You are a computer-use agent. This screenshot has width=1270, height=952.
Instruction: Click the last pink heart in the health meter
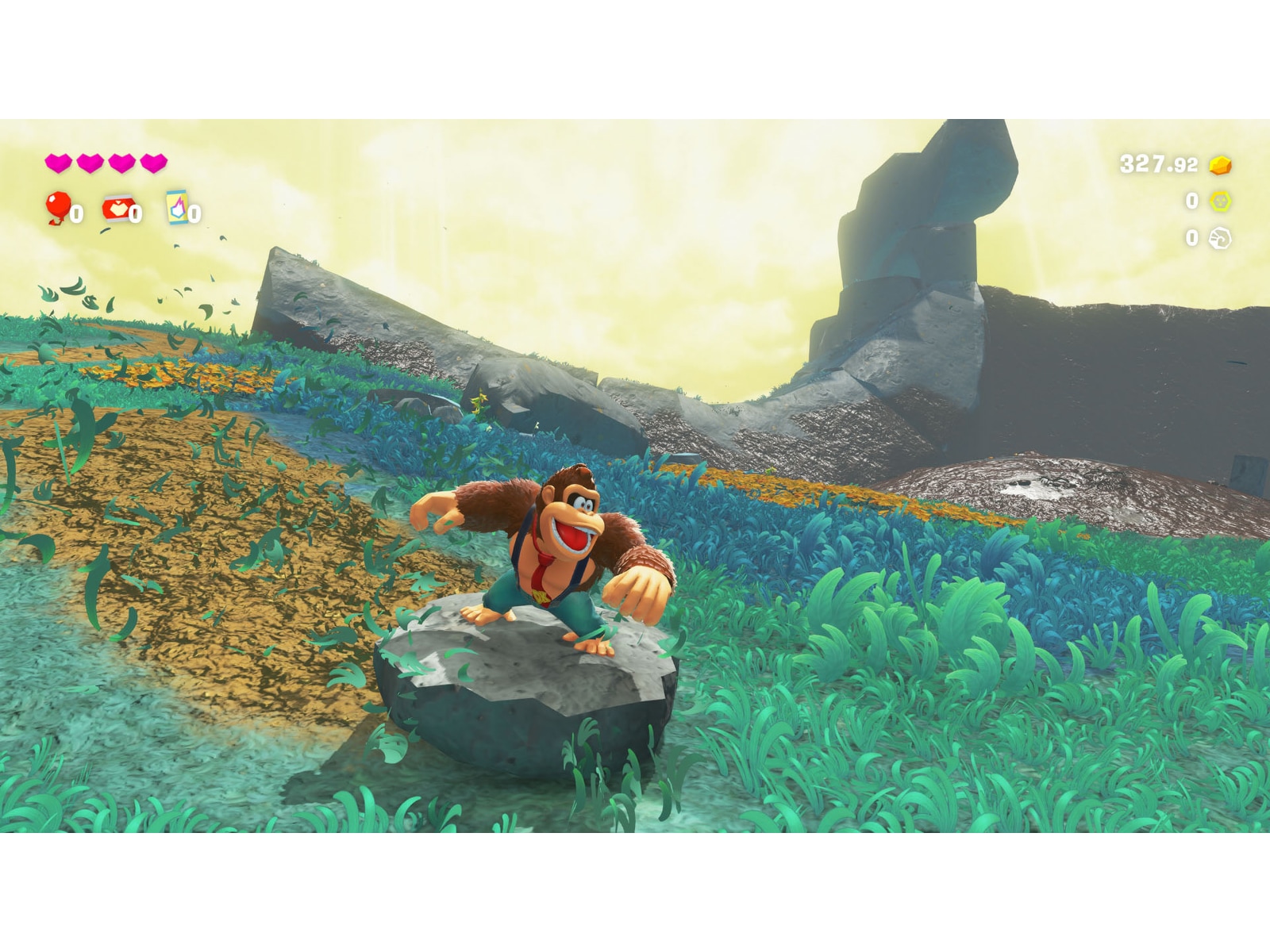154,162
